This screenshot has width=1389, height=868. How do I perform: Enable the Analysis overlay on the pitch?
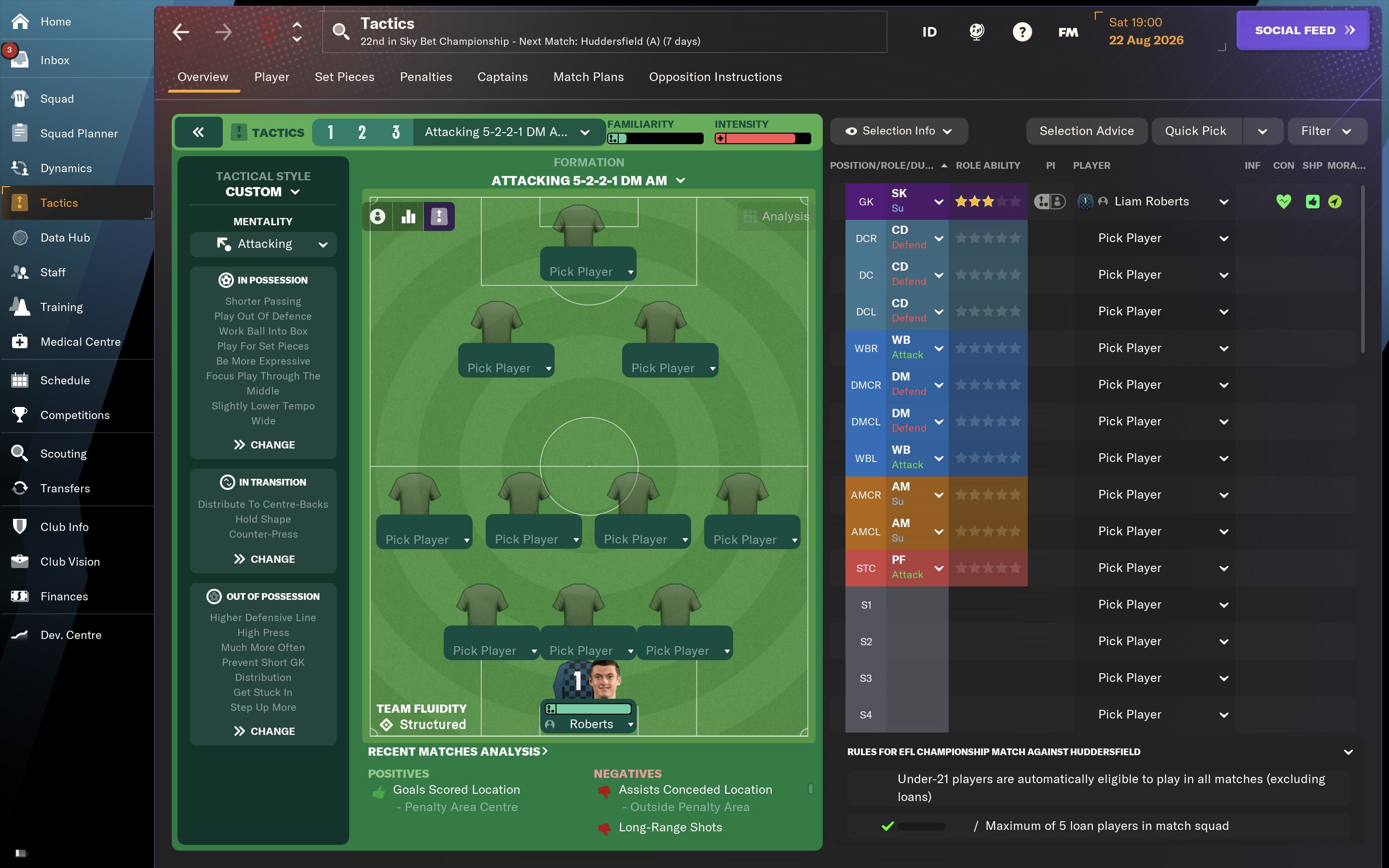(x=776, y=217)
